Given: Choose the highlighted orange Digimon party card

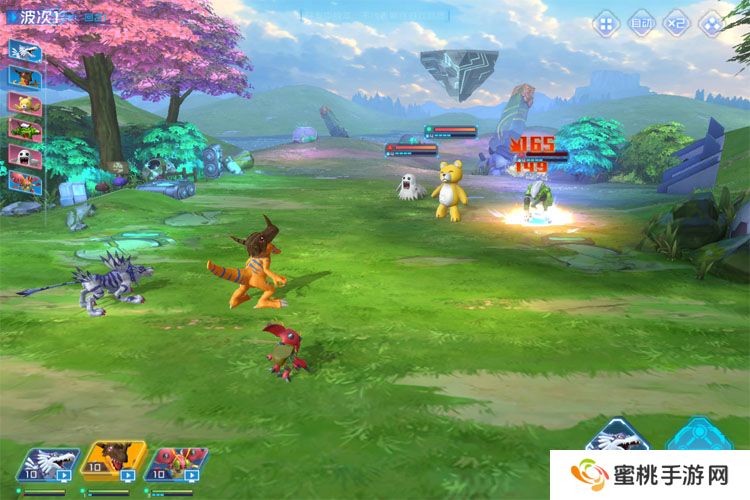Looking at the screenshot, I should [112, 462].
